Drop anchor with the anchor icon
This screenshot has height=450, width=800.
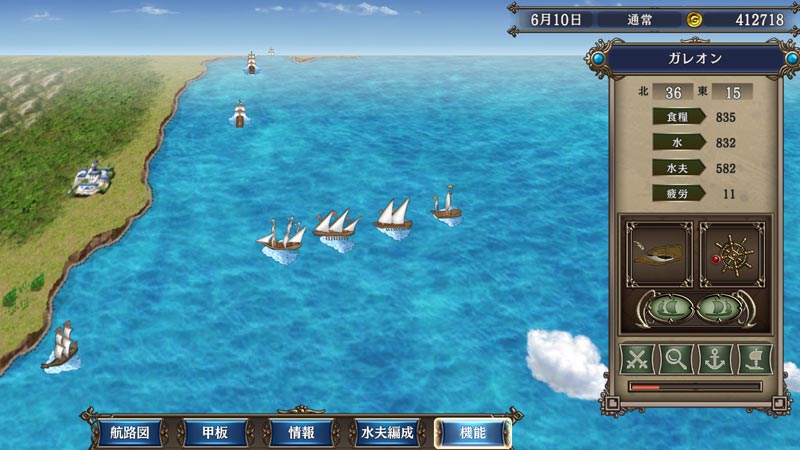(x=714, y=358)
